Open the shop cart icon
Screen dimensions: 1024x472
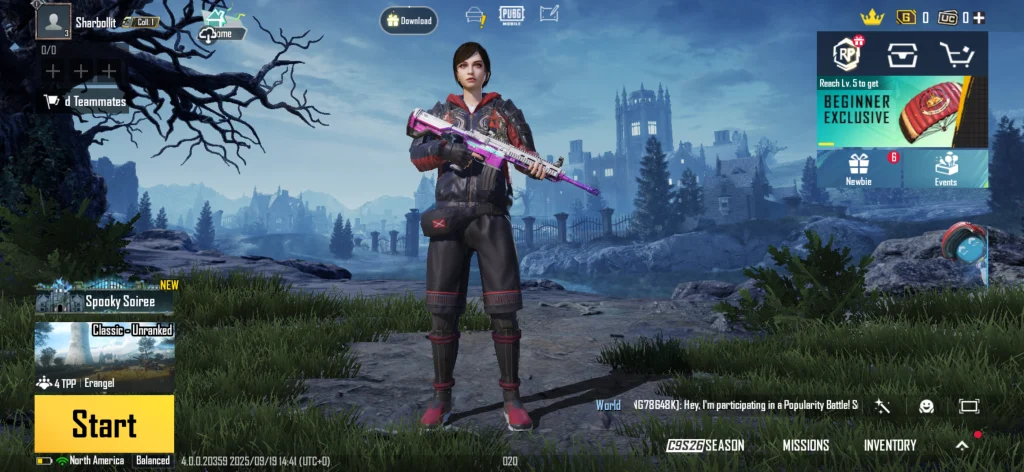coord(957,56)
